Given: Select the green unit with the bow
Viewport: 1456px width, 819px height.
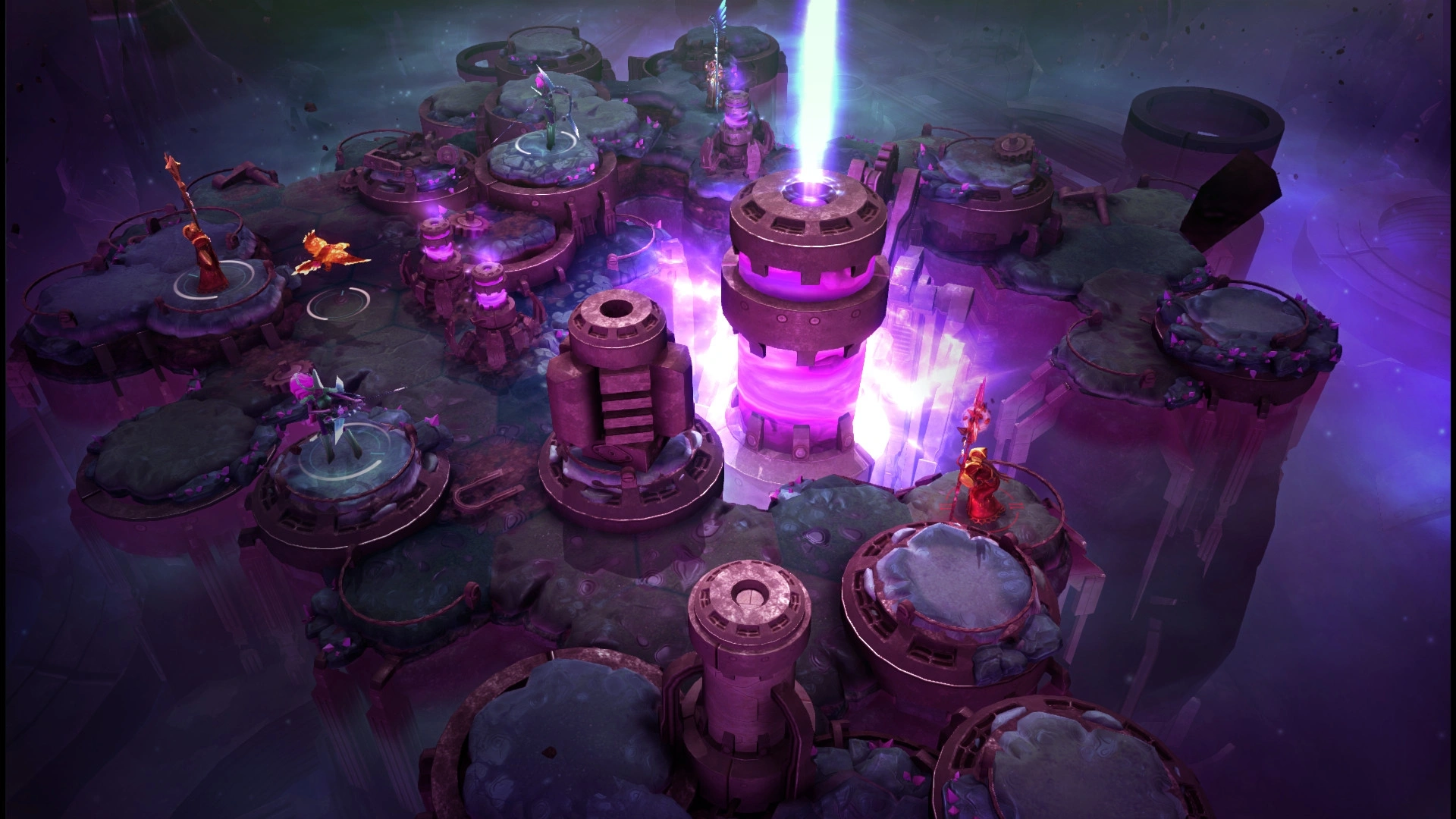Looking at the screenshot, I should coord(552,114).
